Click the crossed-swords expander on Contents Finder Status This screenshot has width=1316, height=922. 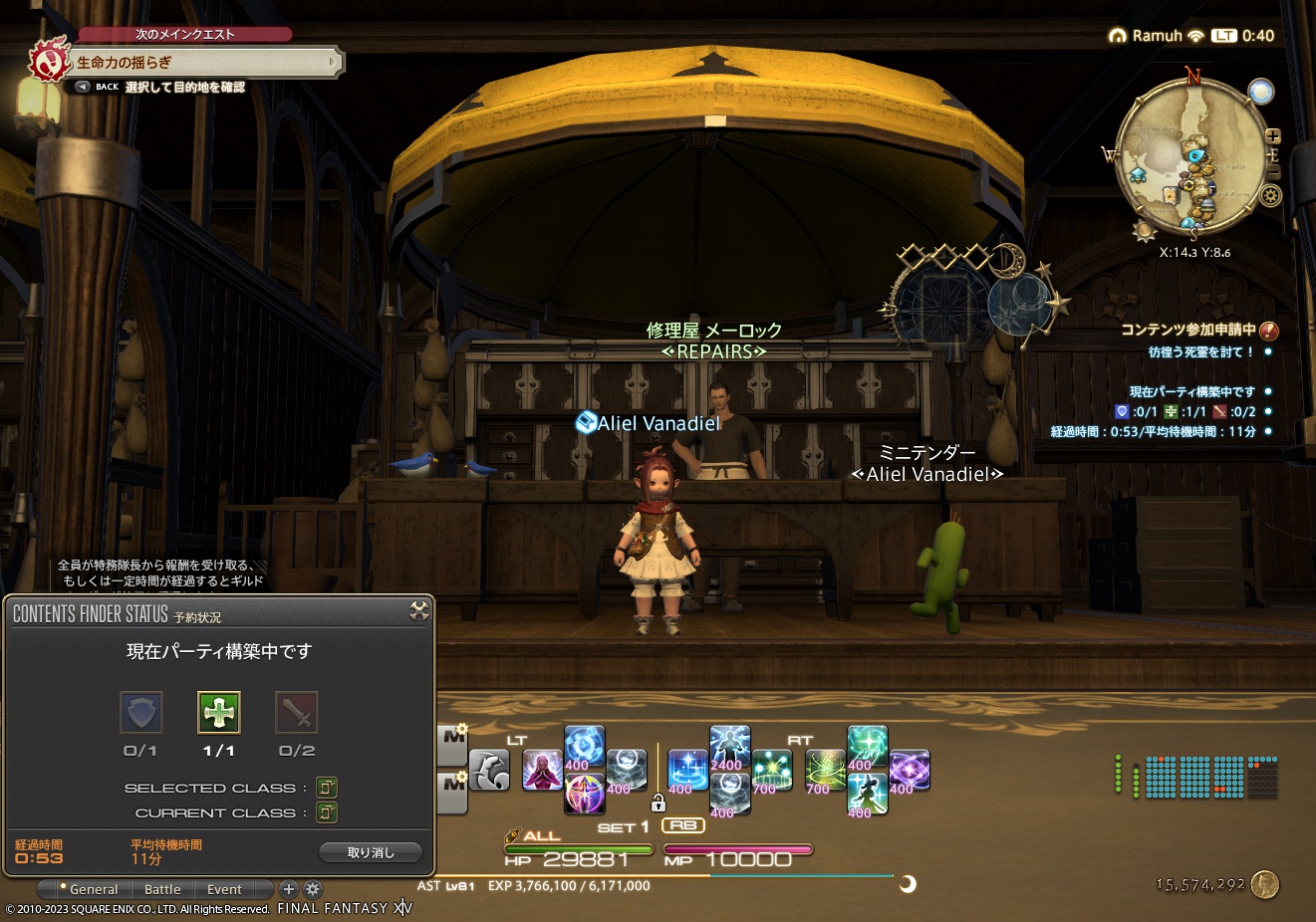coord(421,612)
